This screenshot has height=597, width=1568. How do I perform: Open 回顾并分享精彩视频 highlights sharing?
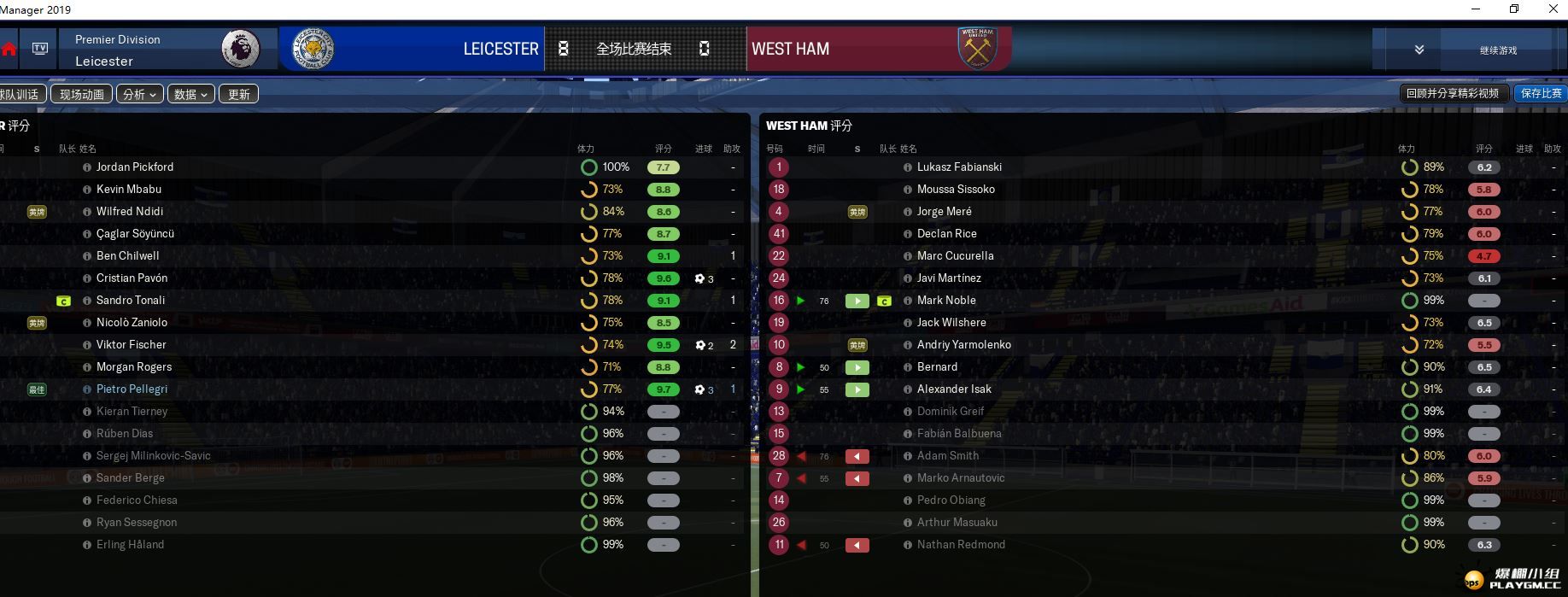pyautogui.click(x=1452, y=93)
